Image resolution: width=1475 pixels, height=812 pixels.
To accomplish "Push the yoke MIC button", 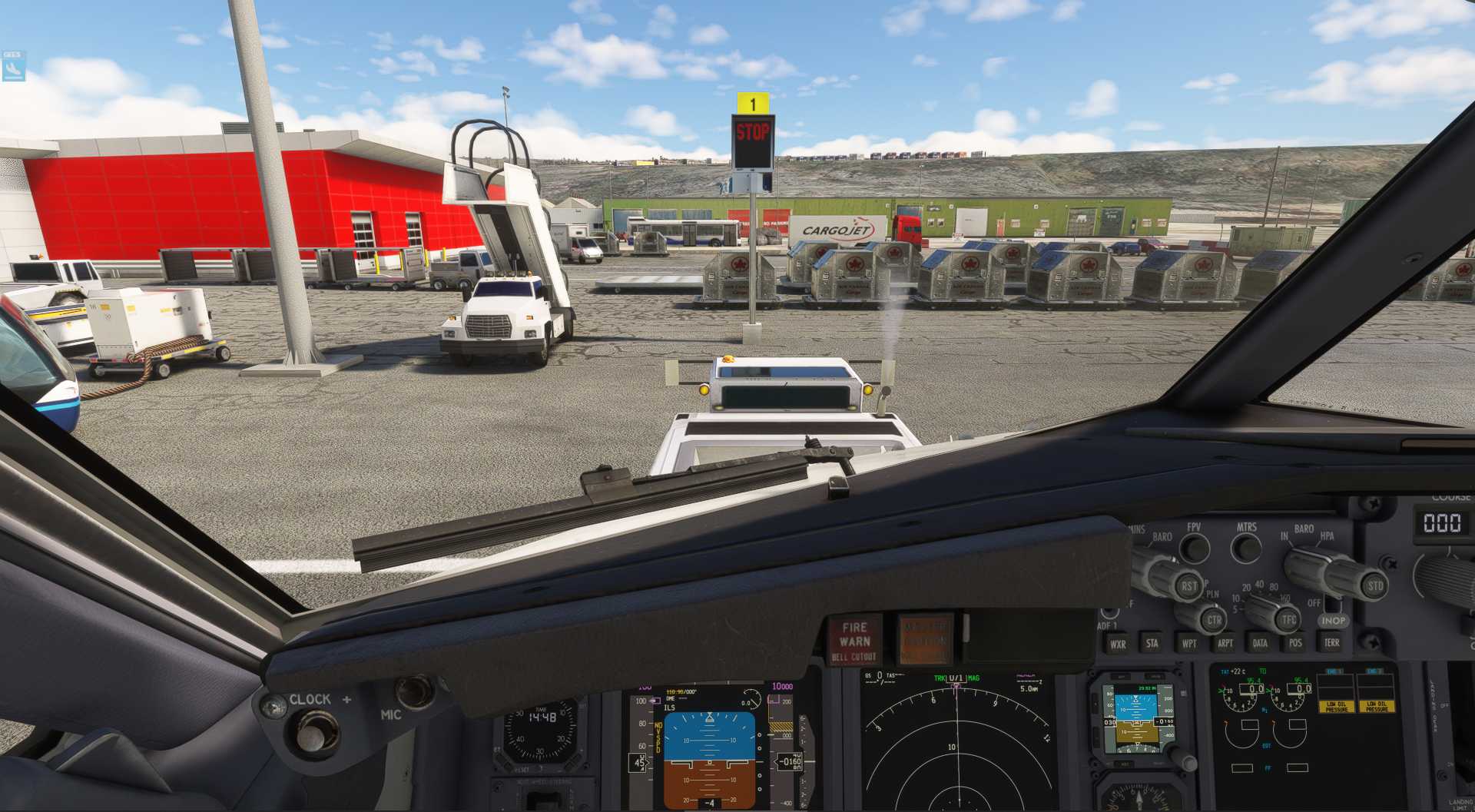I will click(x=415, y=691).
